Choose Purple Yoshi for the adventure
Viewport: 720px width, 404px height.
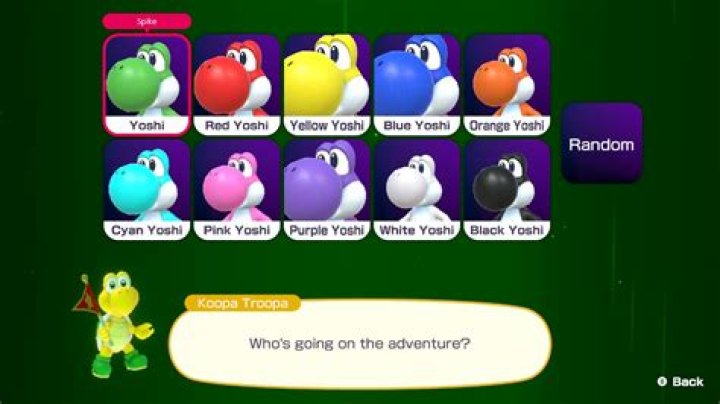click(x=327, y=190)
